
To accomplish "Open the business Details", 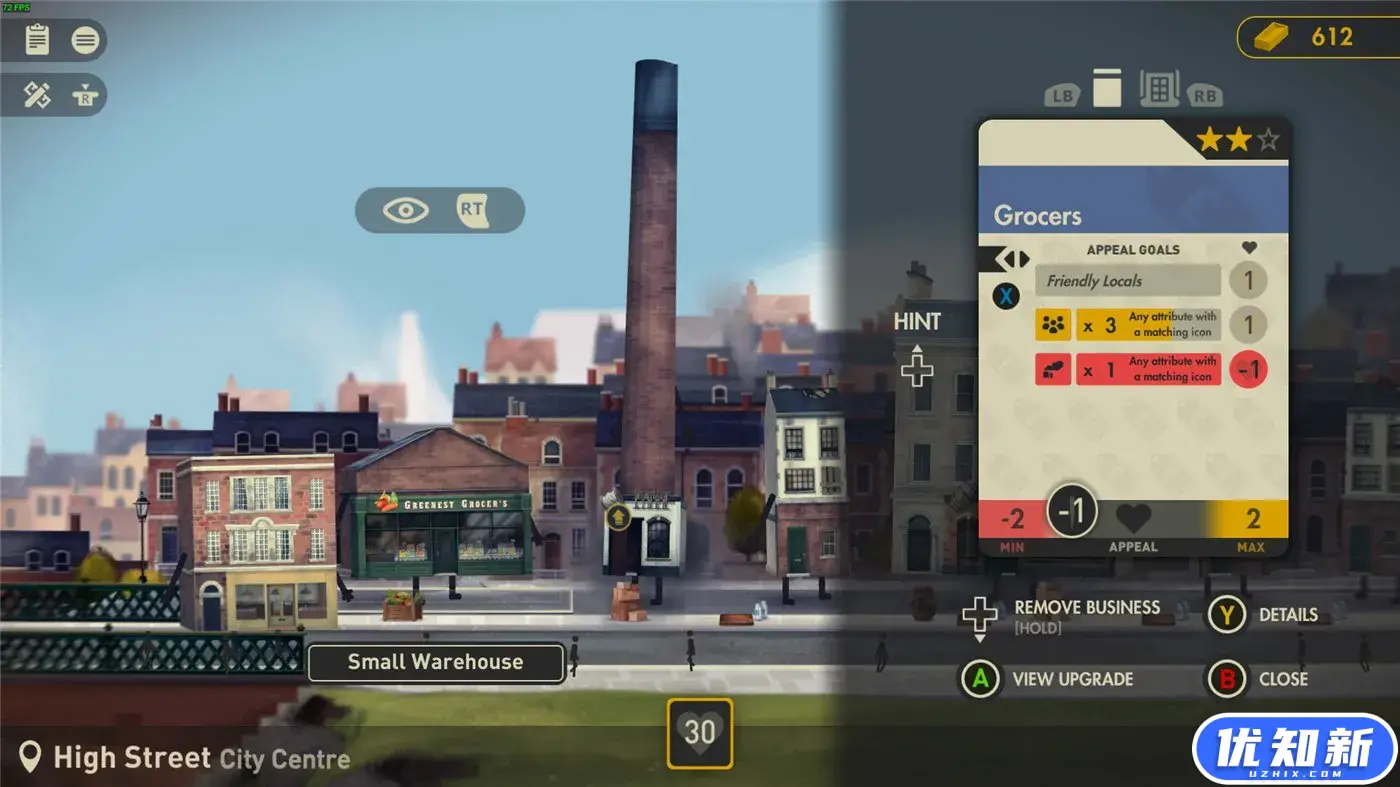I will click(x=1288, y=615).
